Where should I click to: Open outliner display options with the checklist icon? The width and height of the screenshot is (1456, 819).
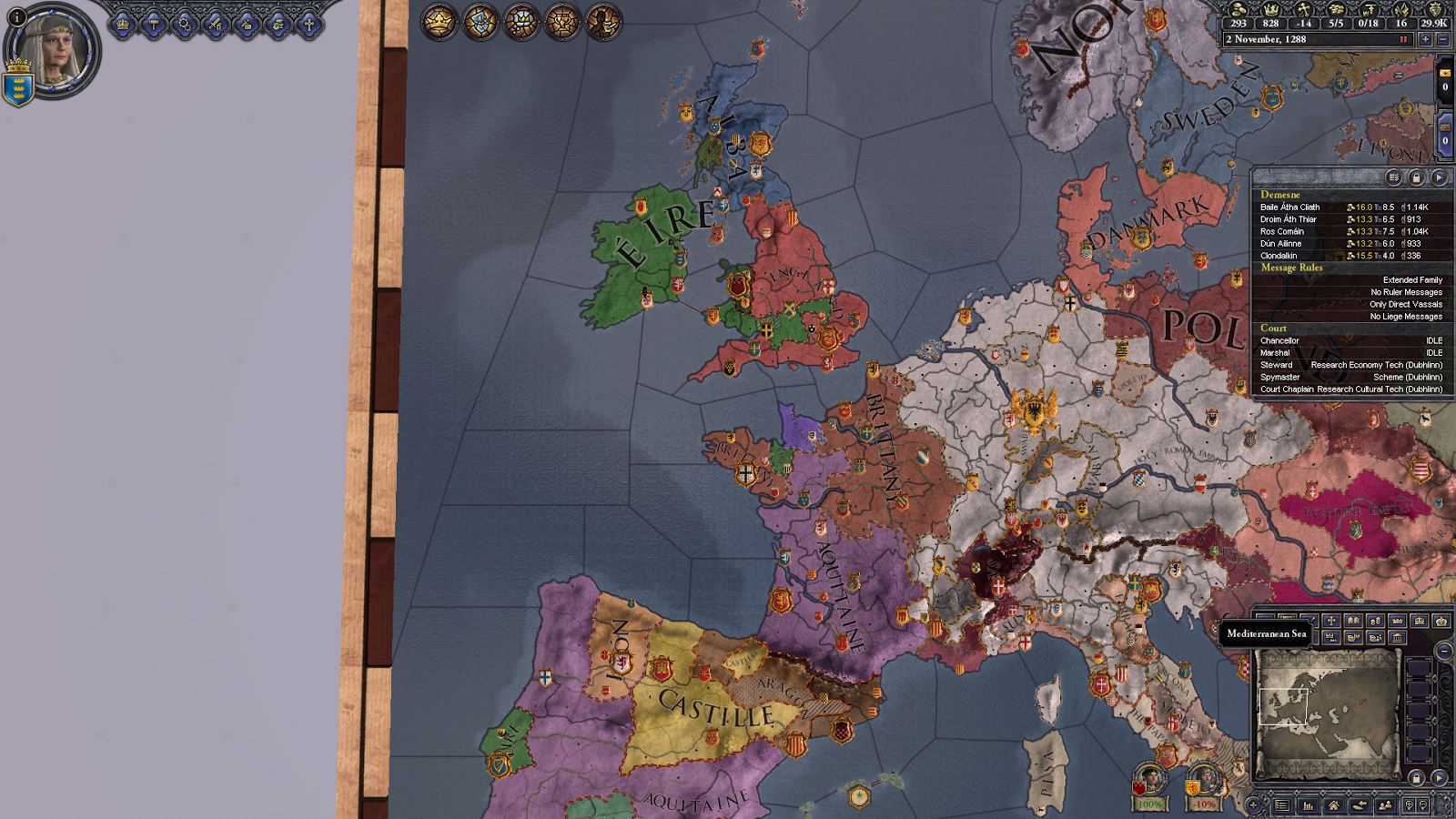point(1394,177)
